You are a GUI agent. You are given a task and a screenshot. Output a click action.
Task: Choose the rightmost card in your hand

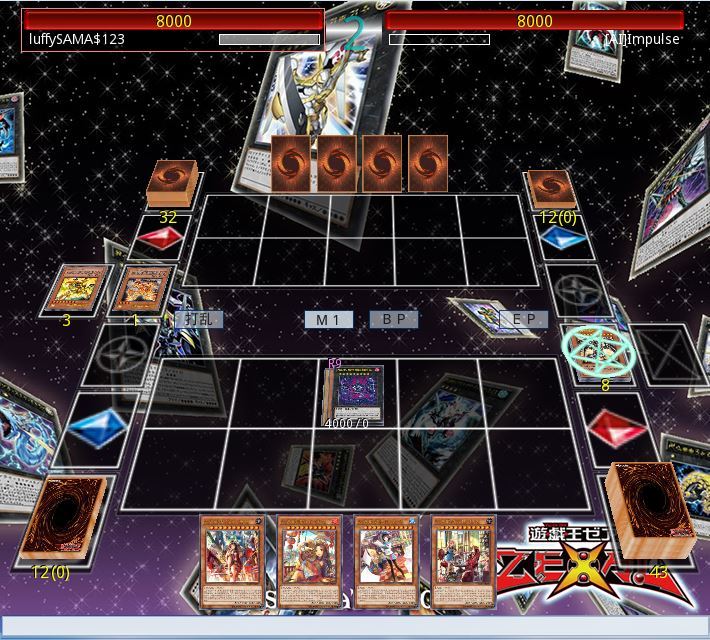tap(463, 560)
